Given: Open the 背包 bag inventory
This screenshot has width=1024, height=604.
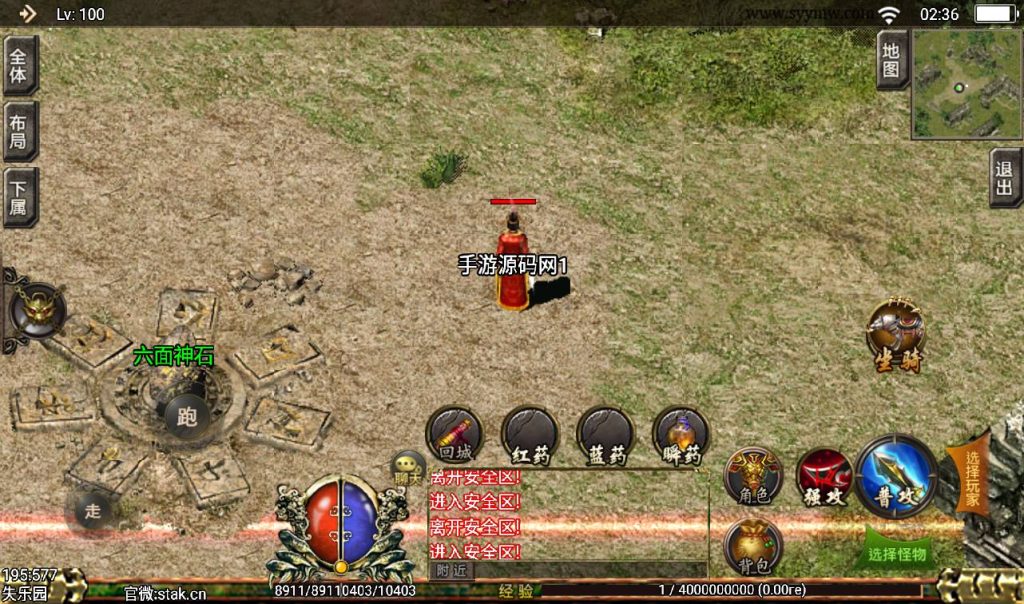Looking at the screenshot, I should coord(752,546).
